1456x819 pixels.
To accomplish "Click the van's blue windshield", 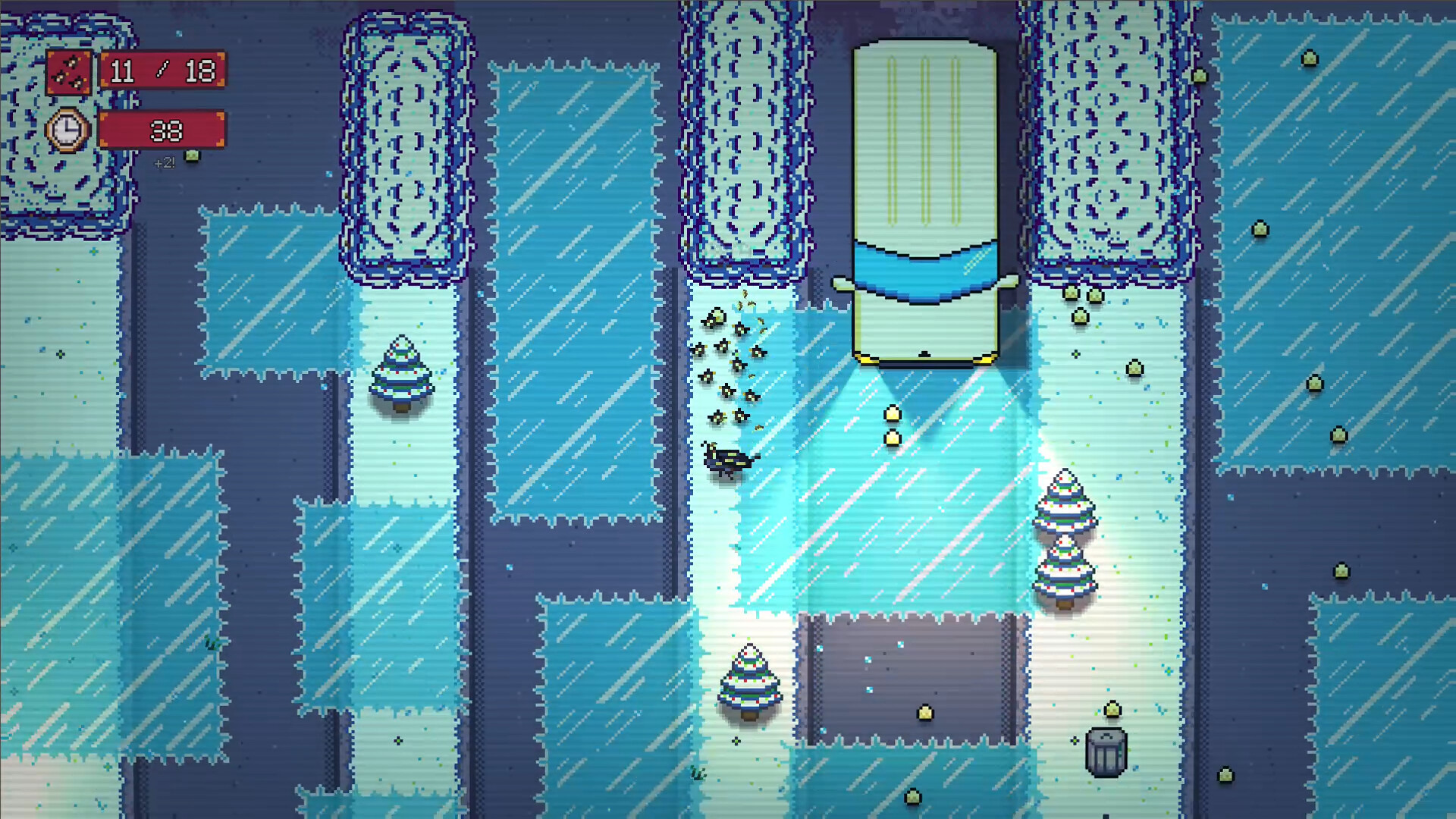I will (x=924, y=269).
